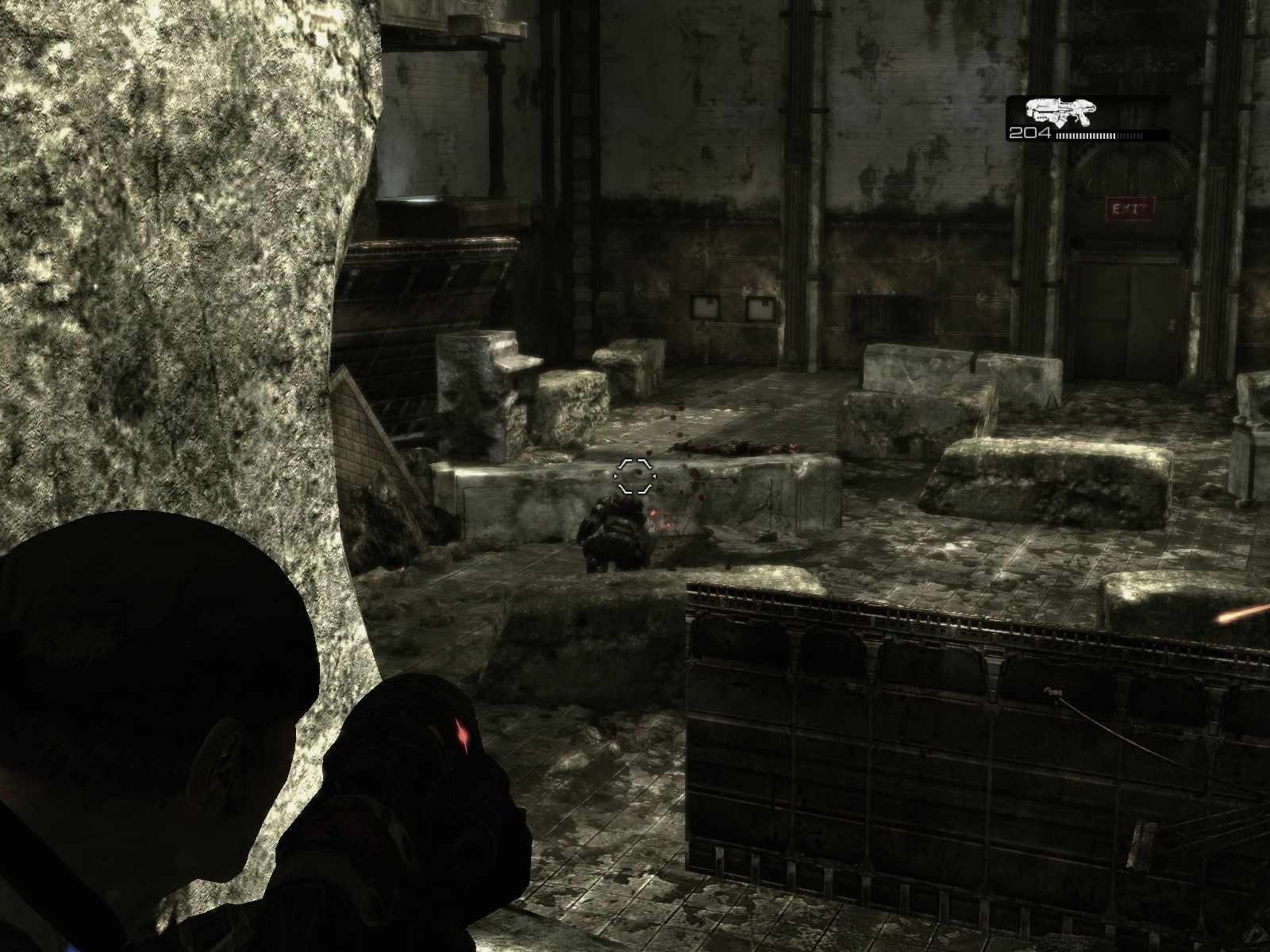
Task: Click the ammo count reading 204
Action: pos(1029,132)
